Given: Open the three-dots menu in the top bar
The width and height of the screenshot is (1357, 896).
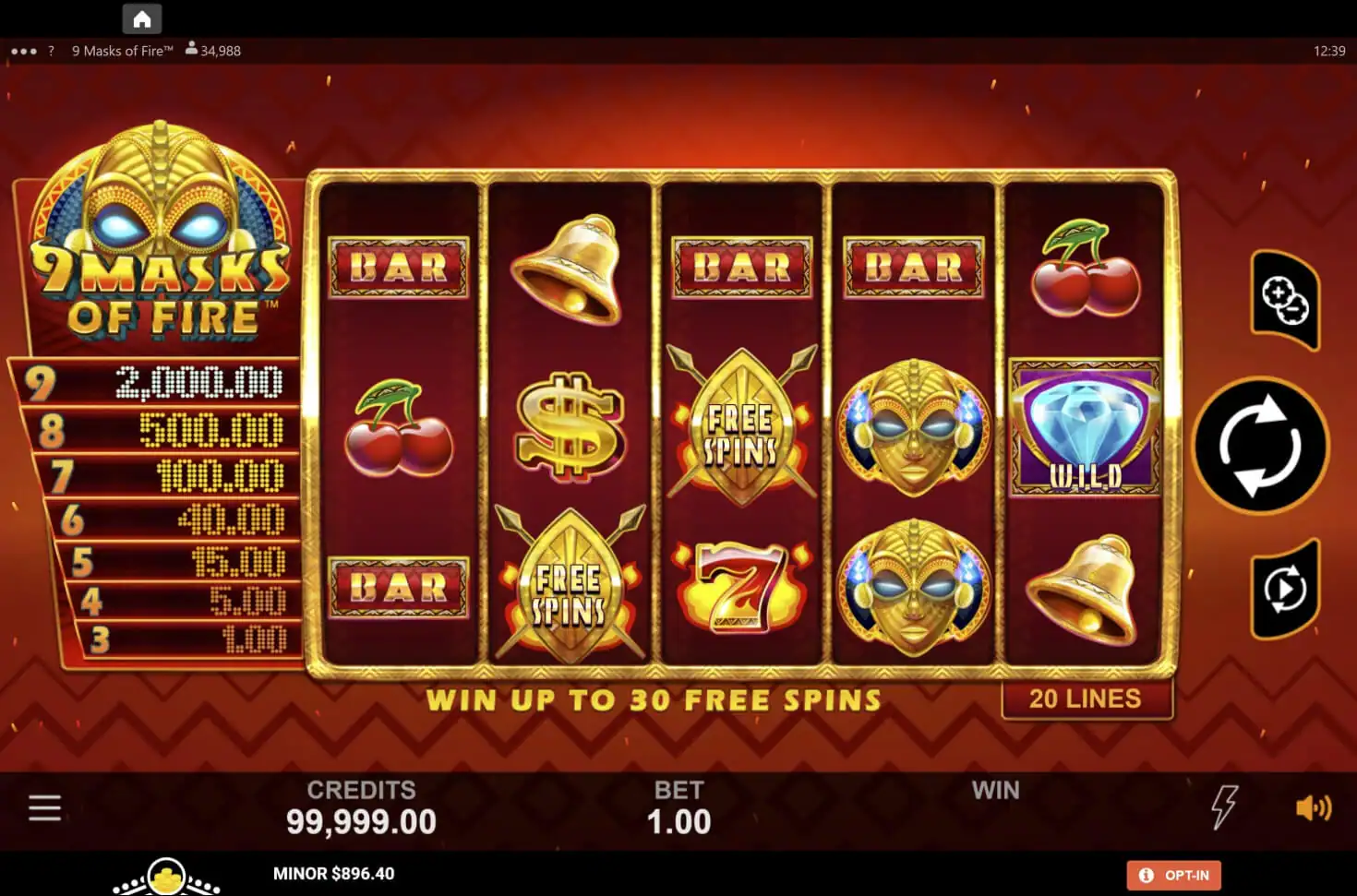Looking at the screenshot, I should pyautogui.click(x=22, y=51).
